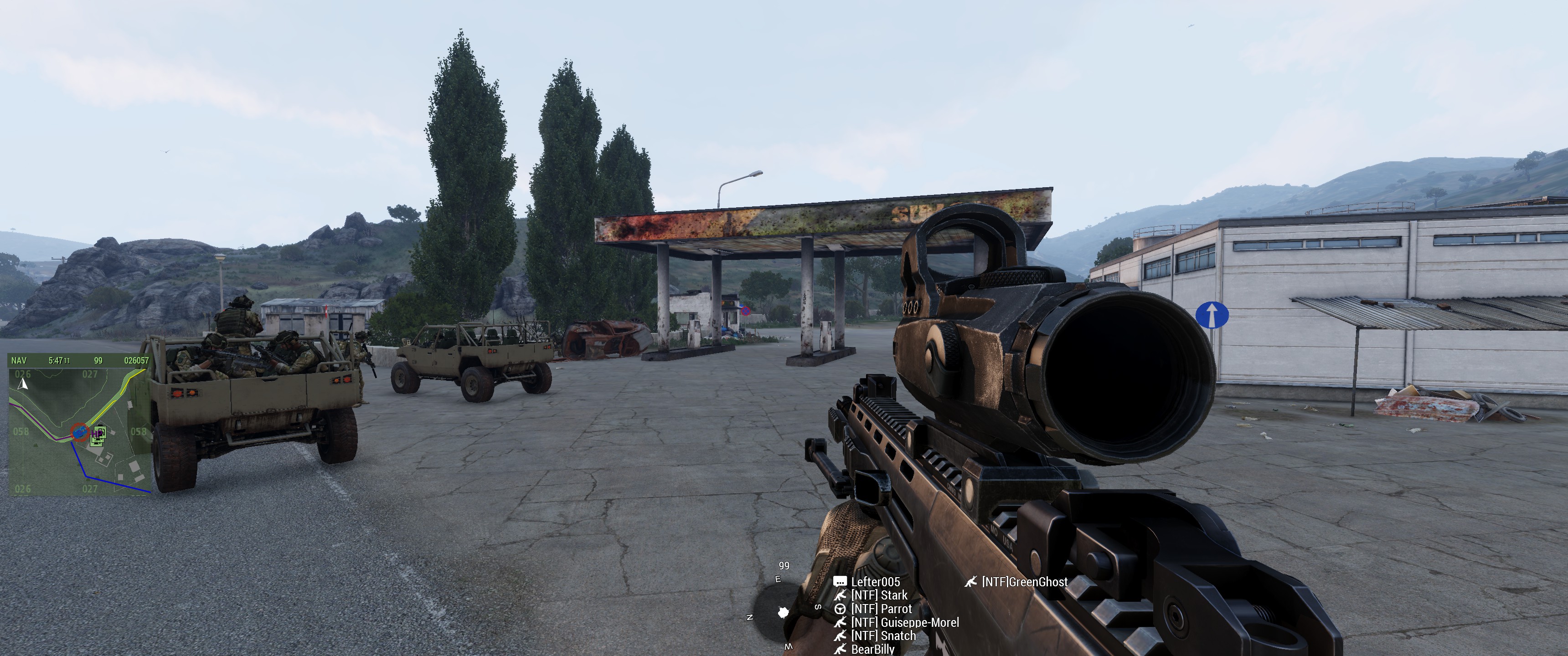Select the red circle marker on the minimap
Viewport: 1568px width, 656px height.
click(79, 431)
